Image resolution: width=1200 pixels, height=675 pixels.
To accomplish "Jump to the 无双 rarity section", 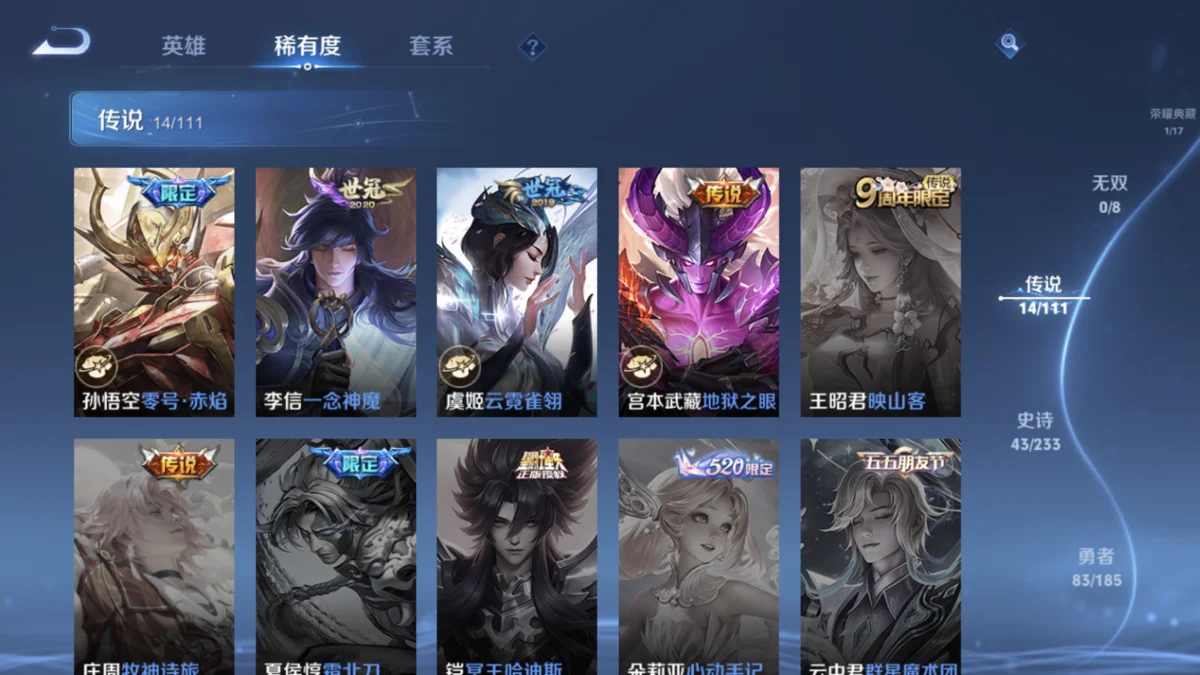I will coord(1109,193).
